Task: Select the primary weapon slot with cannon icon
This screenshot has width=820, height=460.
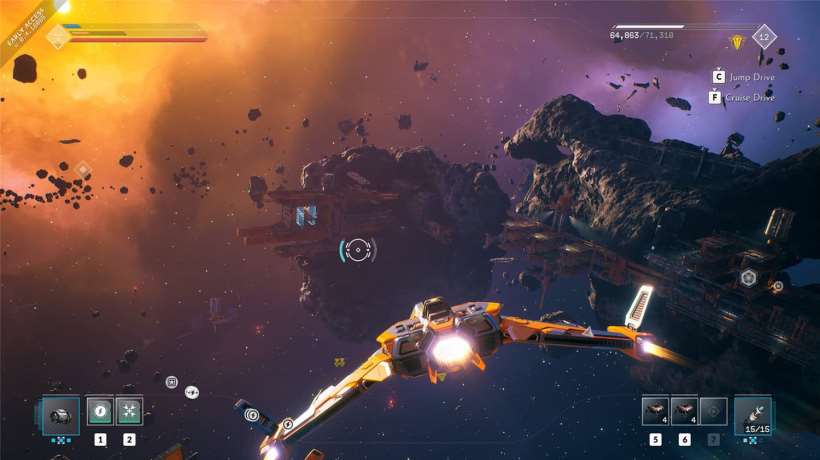Action: [59, 413]
